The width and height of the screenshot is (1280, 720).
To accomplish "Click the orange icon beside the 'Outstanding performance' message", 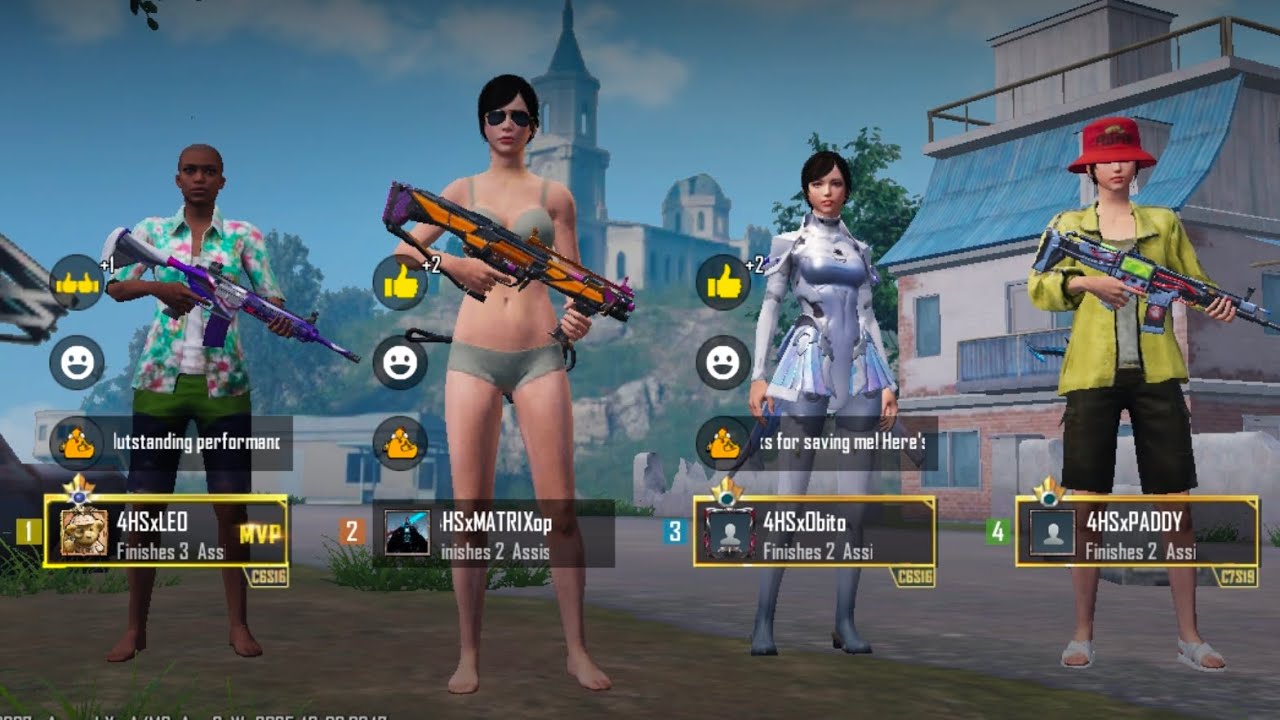I will click(x=77, y=443).
